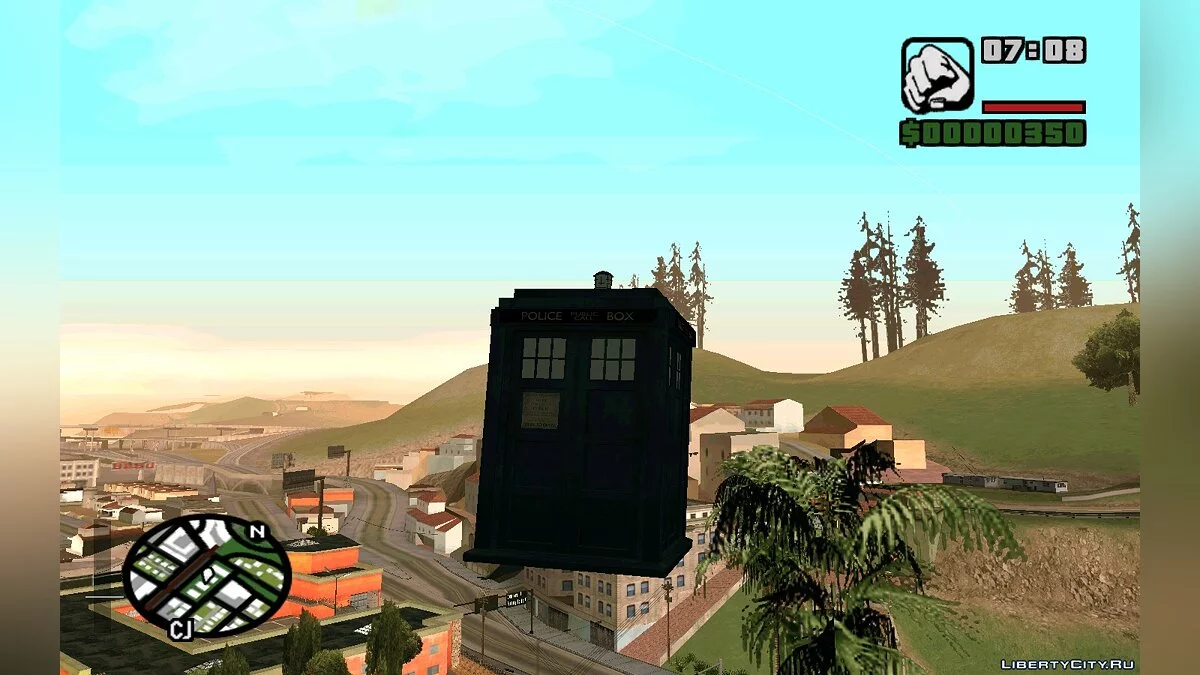
Task: Open the circular radar minimap
Action: pyautogui.click(x=207, y=576)
